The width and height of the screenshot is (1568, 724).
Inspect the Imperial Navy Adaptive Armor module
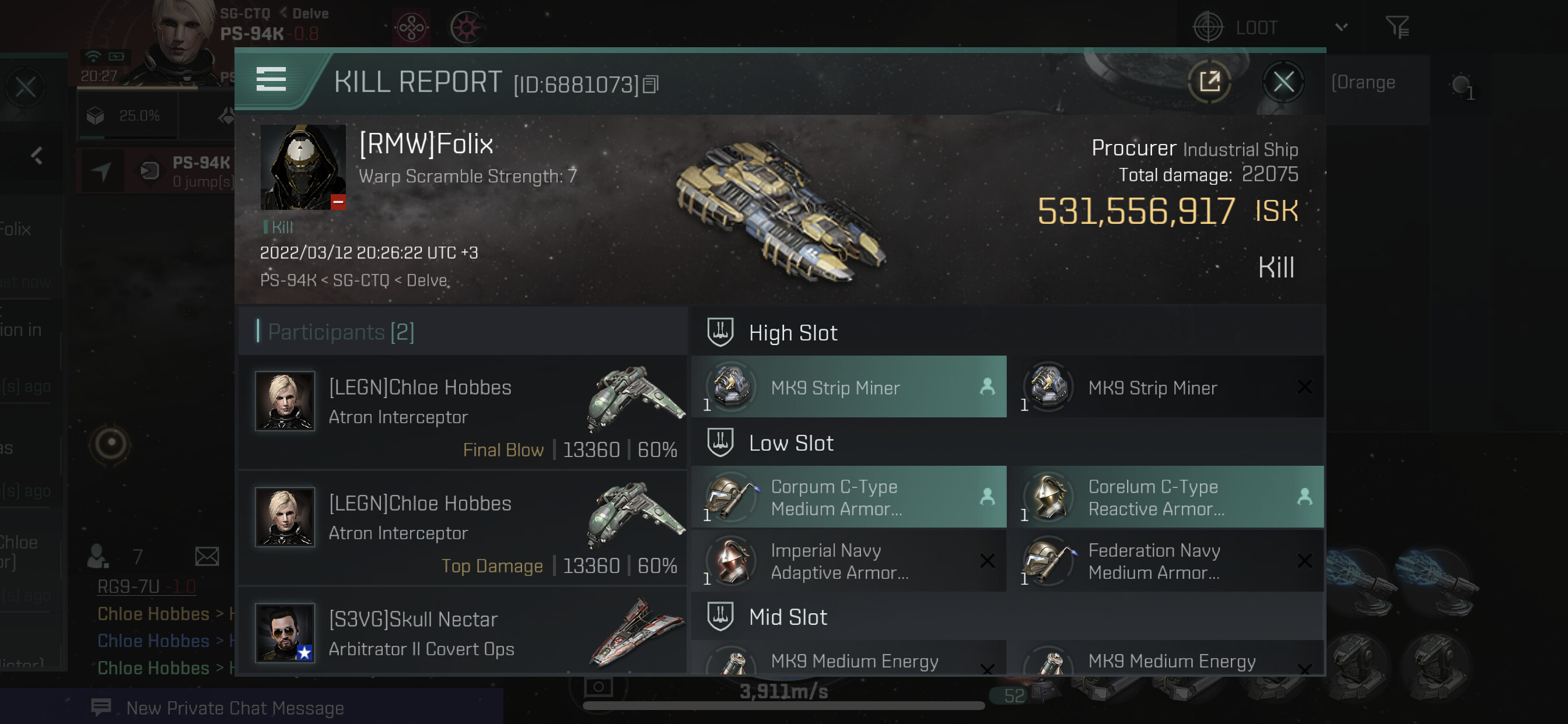click(x=849, y=561)
